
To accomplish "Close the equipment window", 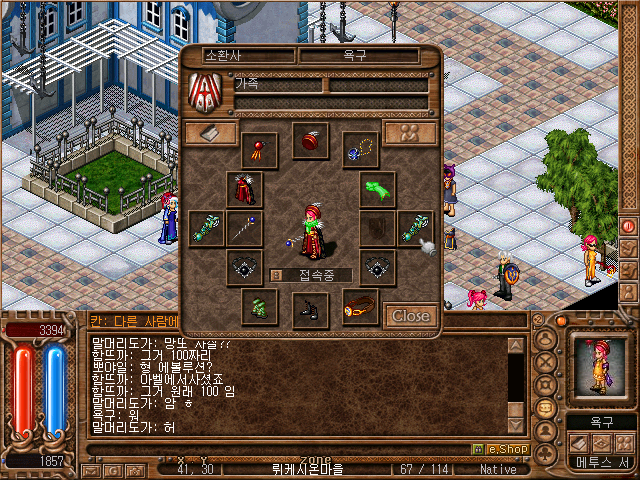I will click(x=410, y=316).
